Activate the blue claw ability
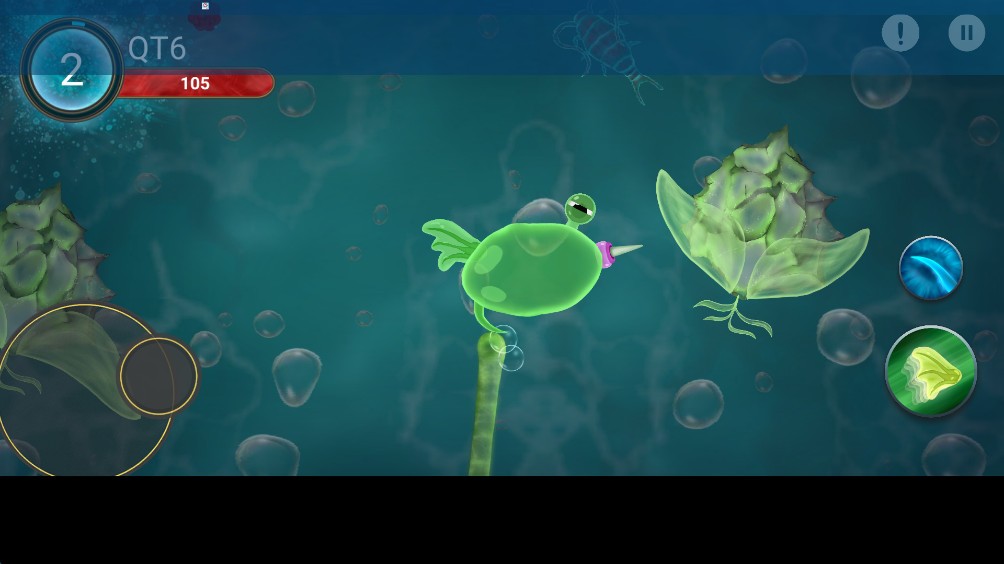This screenshot has width=1004, height=564. [930, 268]
